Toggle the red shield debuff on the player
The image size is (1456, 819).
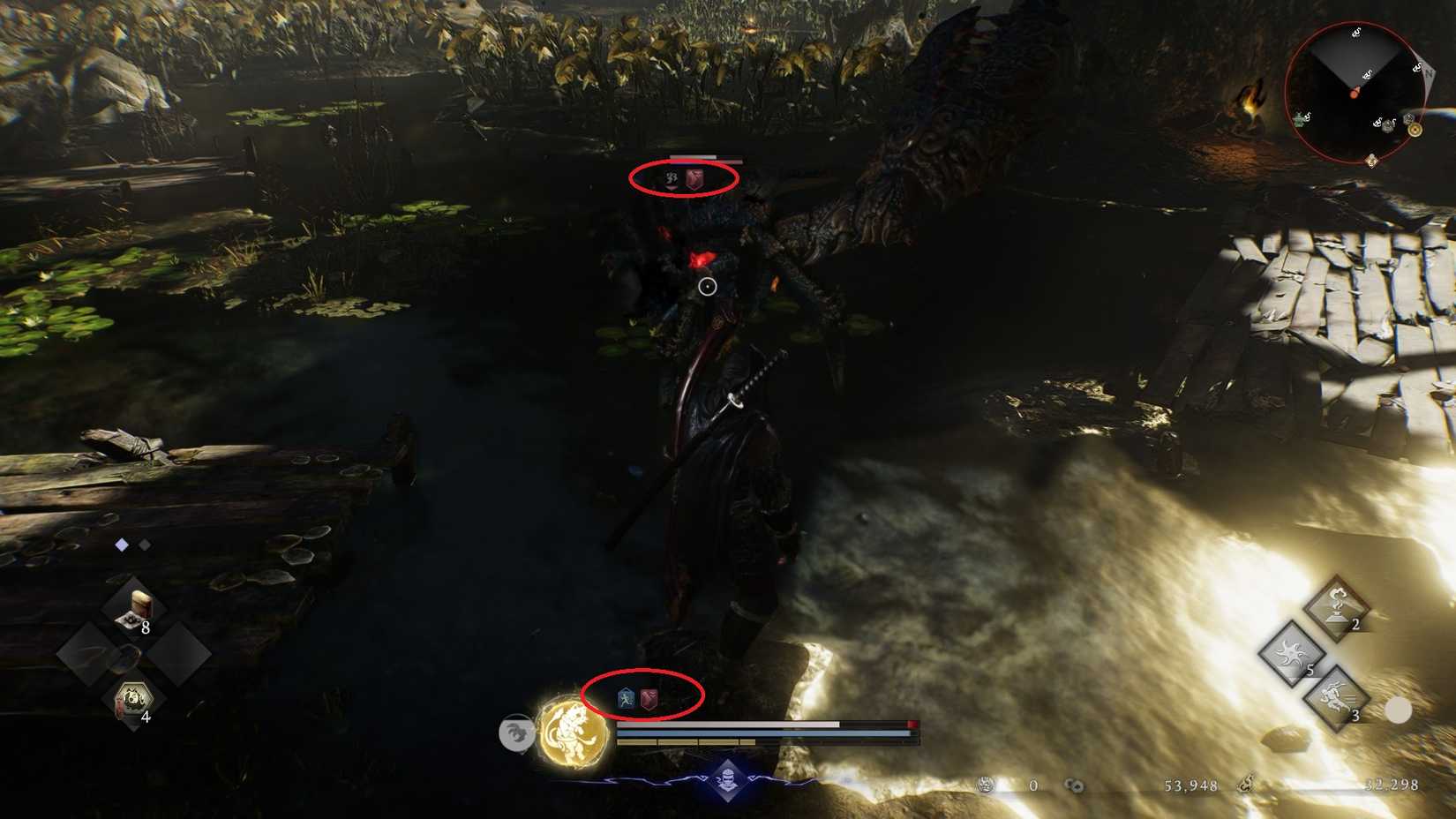(x=649, y=698)
